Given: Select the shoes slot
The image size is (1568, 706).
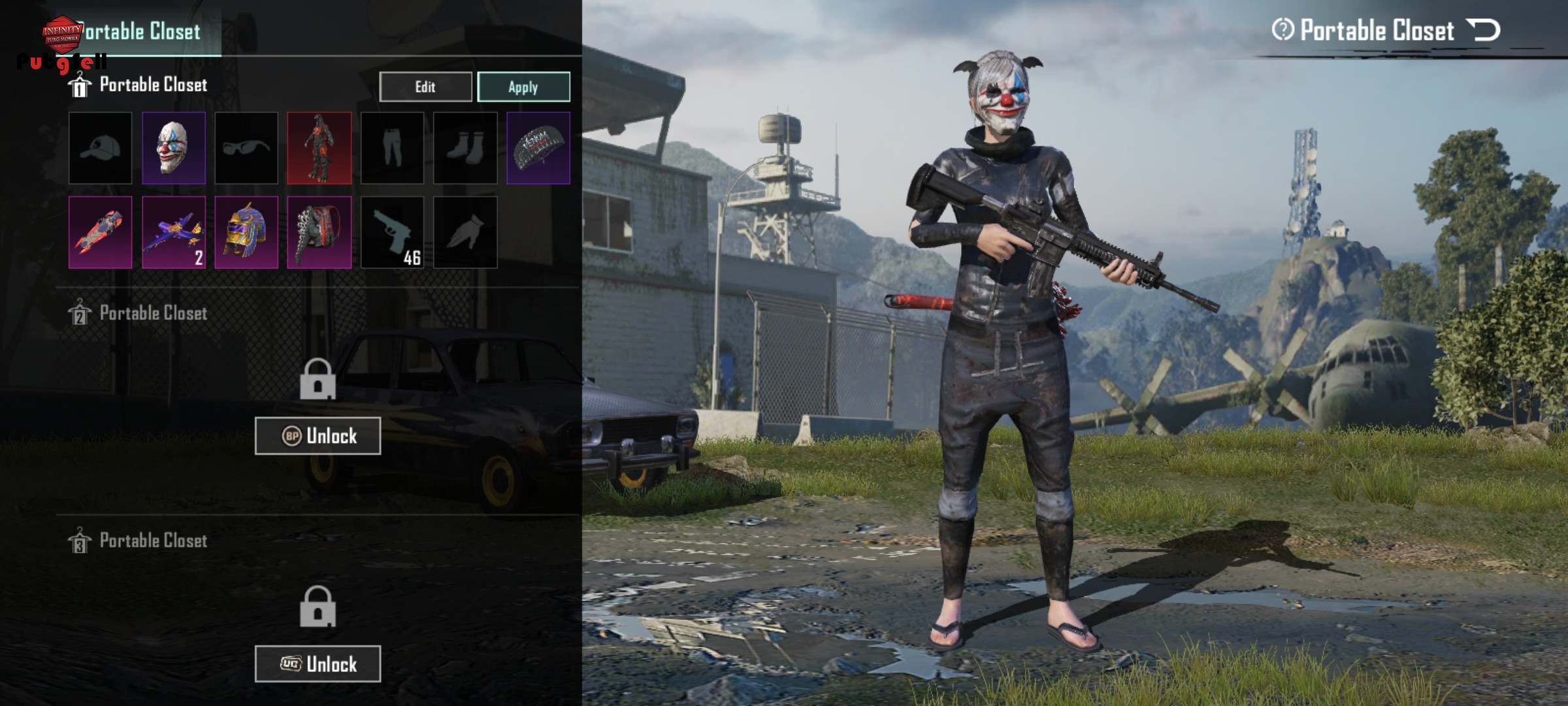Looking at the screenshot, I should 465,148.
